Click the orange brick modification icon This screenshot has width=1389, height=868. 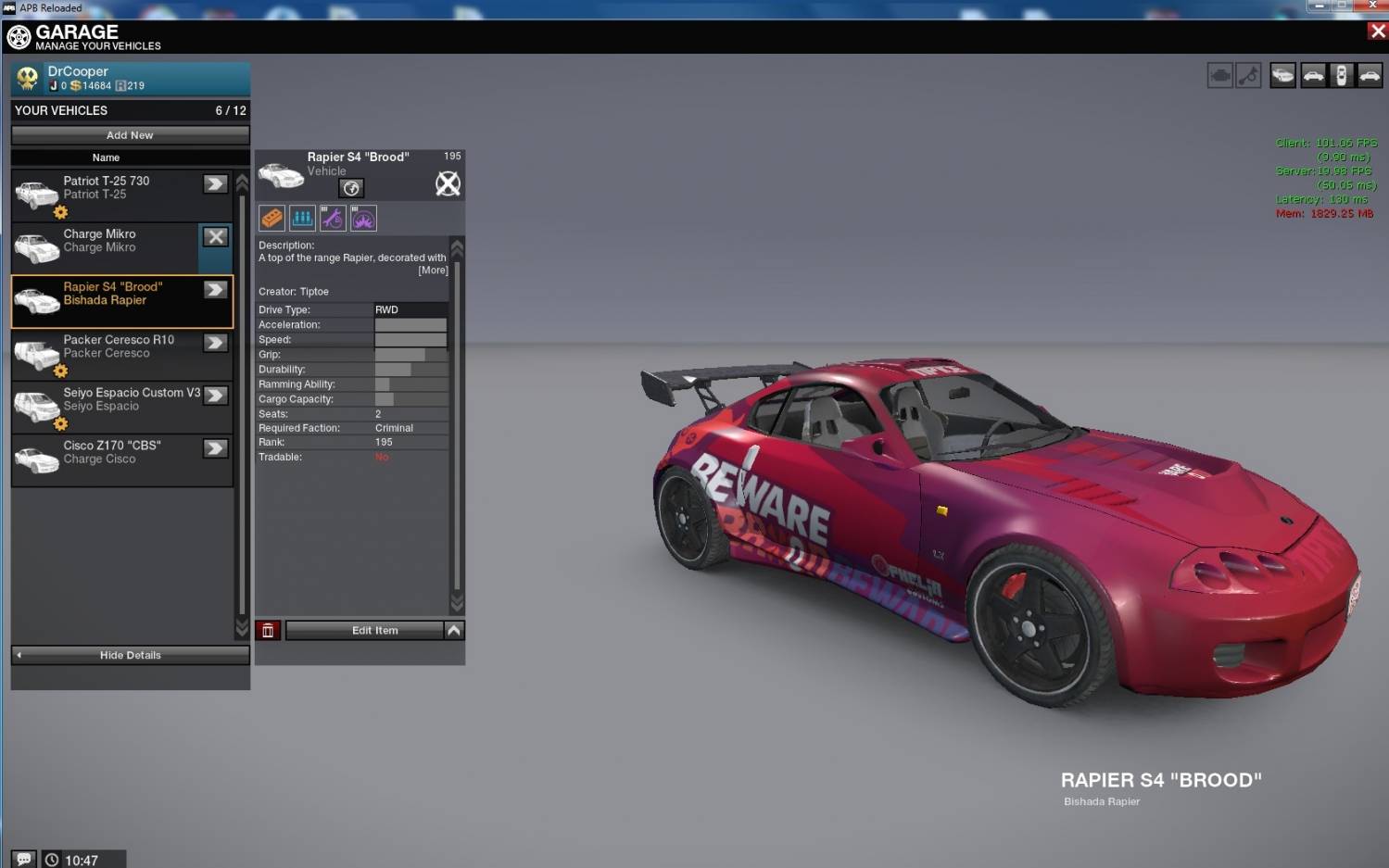pyautogui.click(x=271, y=219)
